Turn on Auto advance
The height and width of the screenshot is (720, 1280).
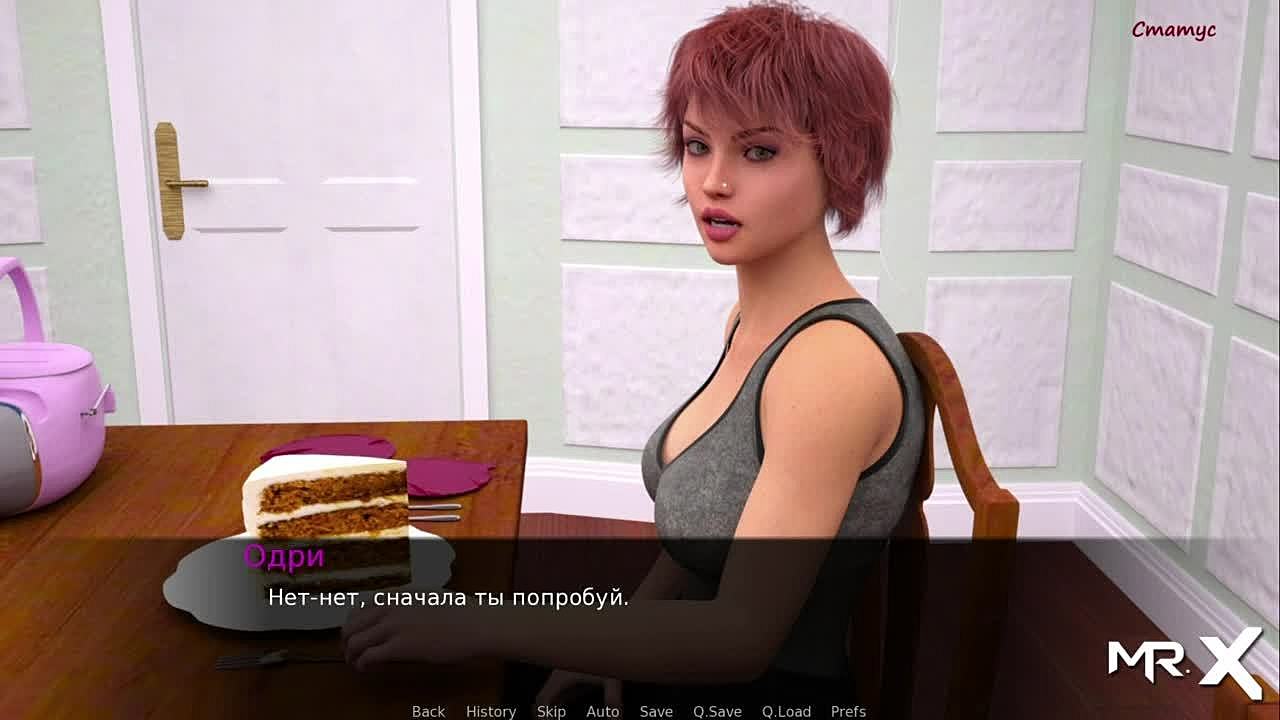pos(602,711)
